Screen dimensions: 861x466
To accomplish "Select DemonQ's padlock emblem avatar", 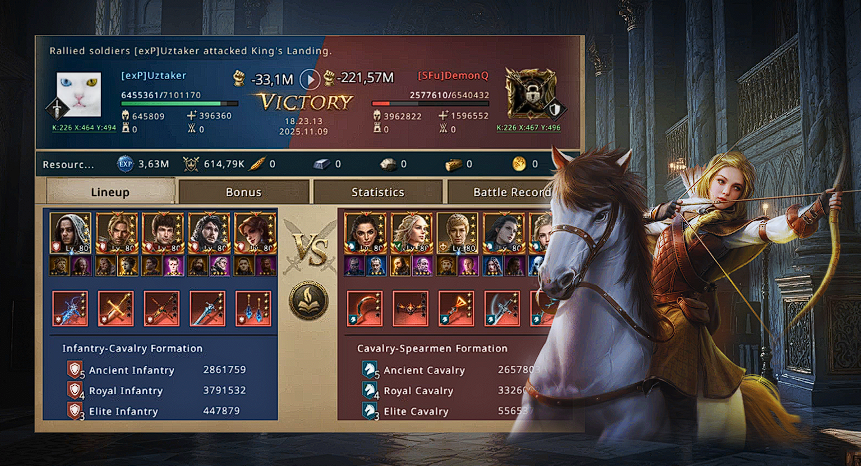I will [x=527, y=94].
